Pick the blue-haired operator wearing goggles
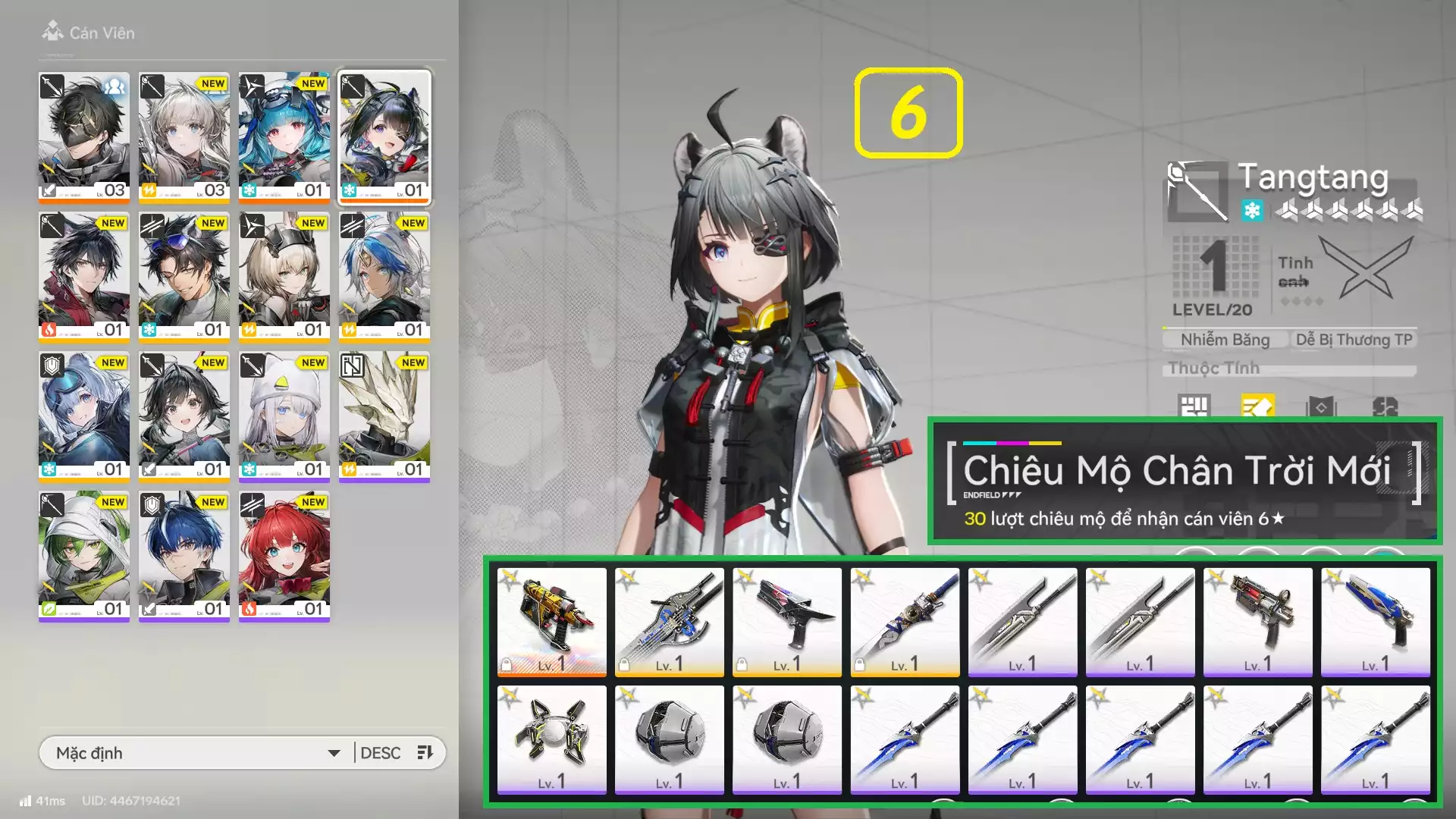1456x819 pixels. click(284, 136)
